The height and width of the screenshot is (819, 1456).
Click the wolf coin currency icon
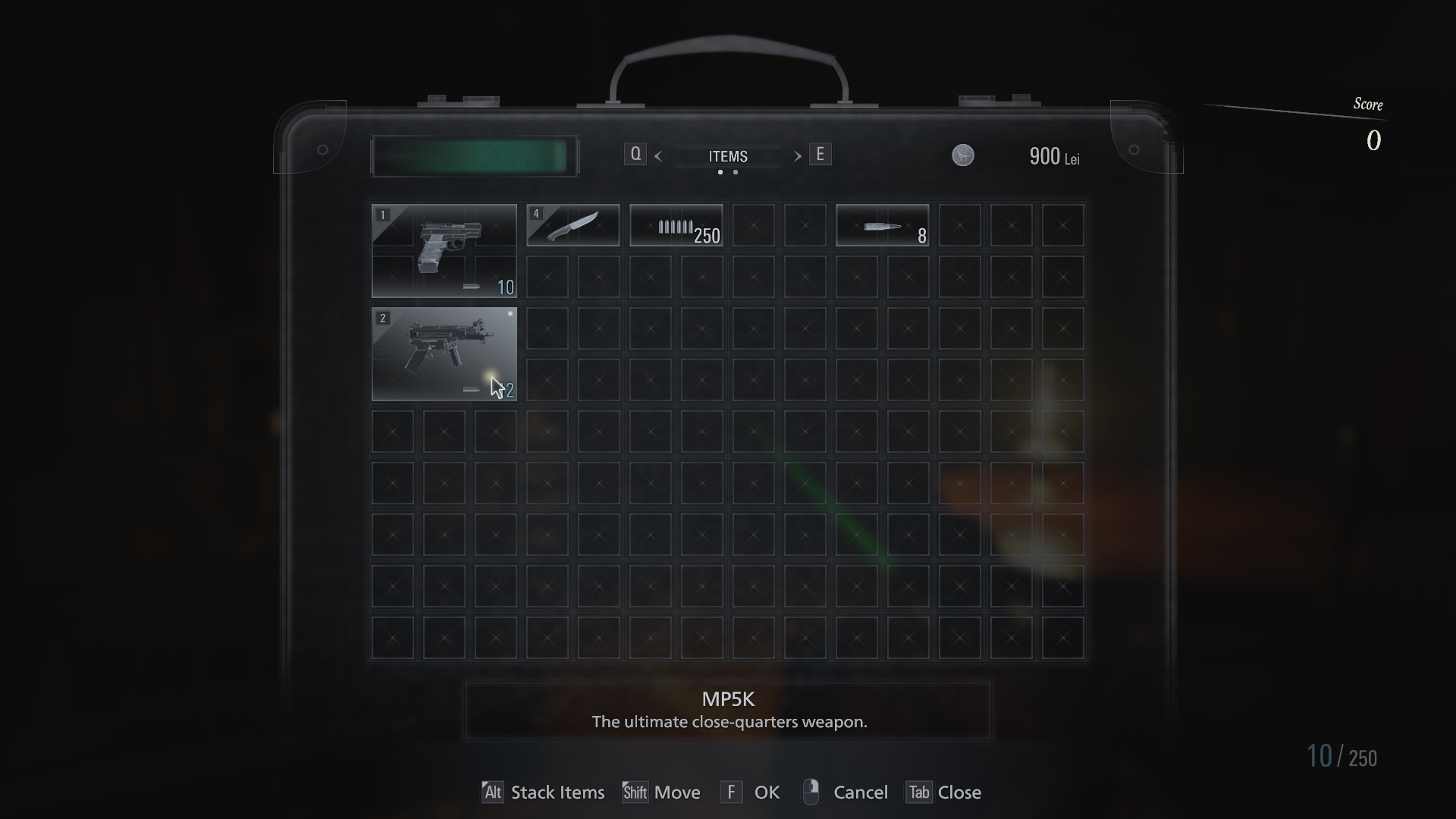962,156
